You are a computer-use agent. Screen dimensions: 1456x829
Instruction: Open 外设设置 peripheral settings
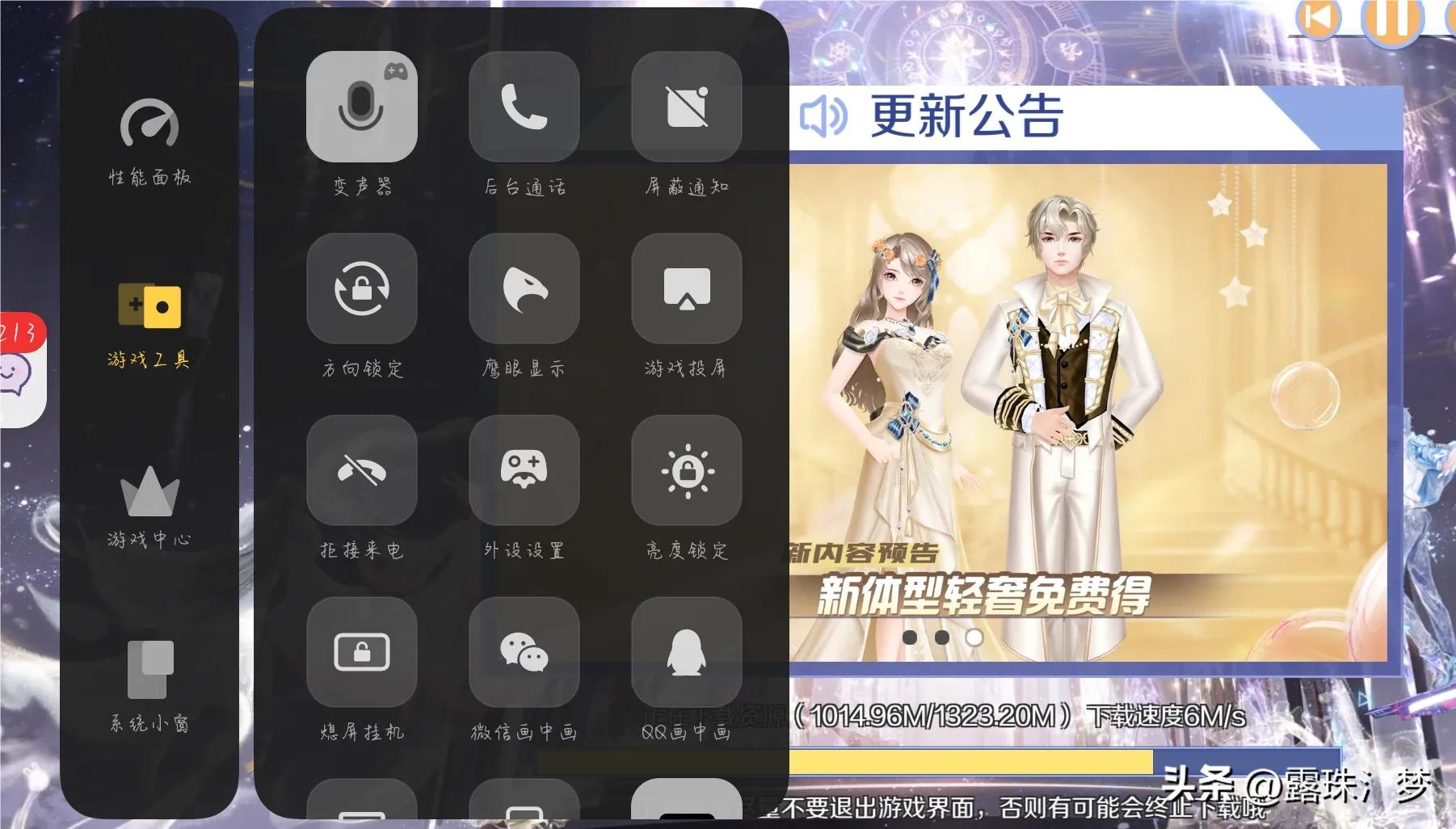coord(524,471)
